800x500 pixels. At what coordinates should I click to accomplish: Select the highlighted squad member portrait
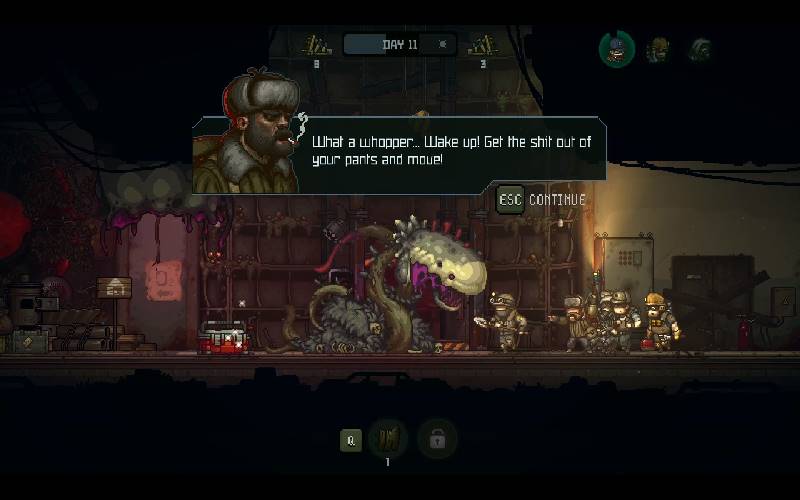(617, 49)
